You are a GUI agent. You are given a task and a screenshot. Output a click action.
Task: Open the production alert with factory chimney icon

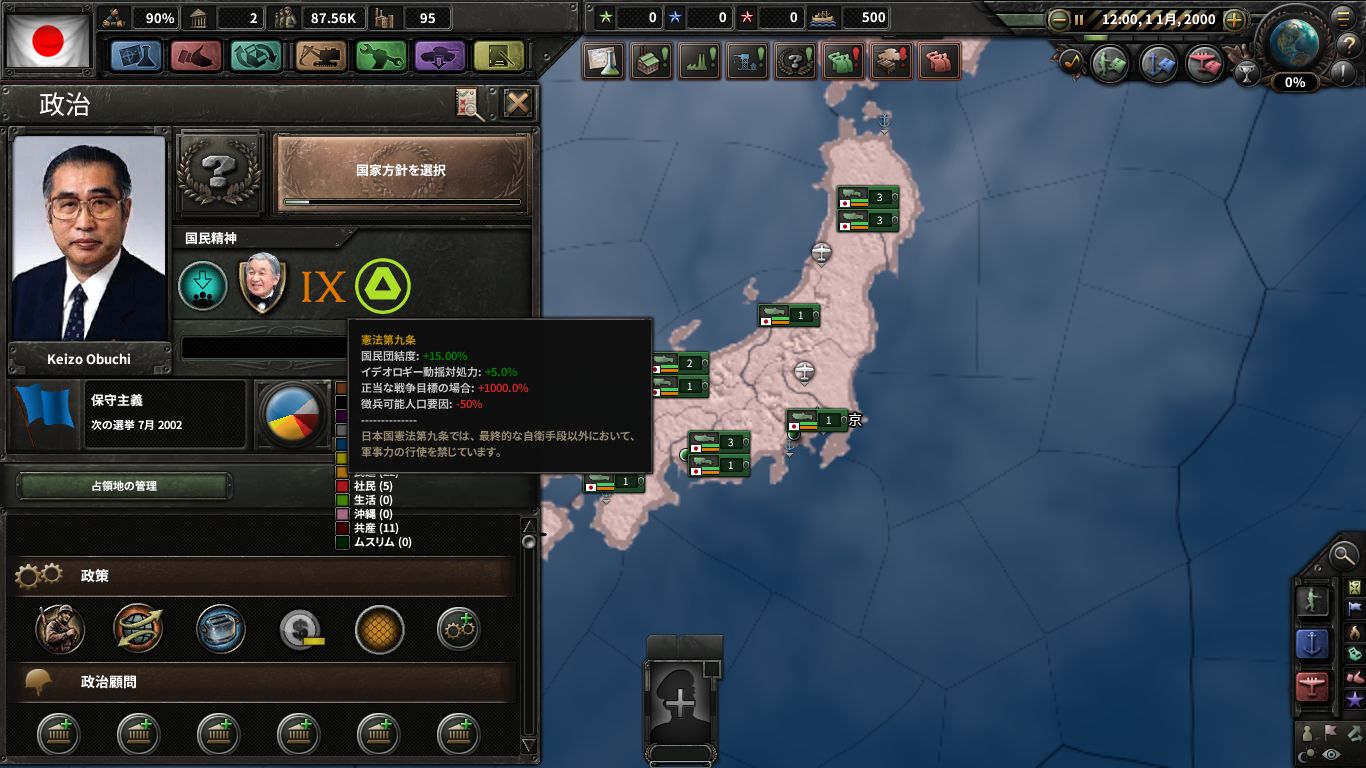(x=700, y=60)
